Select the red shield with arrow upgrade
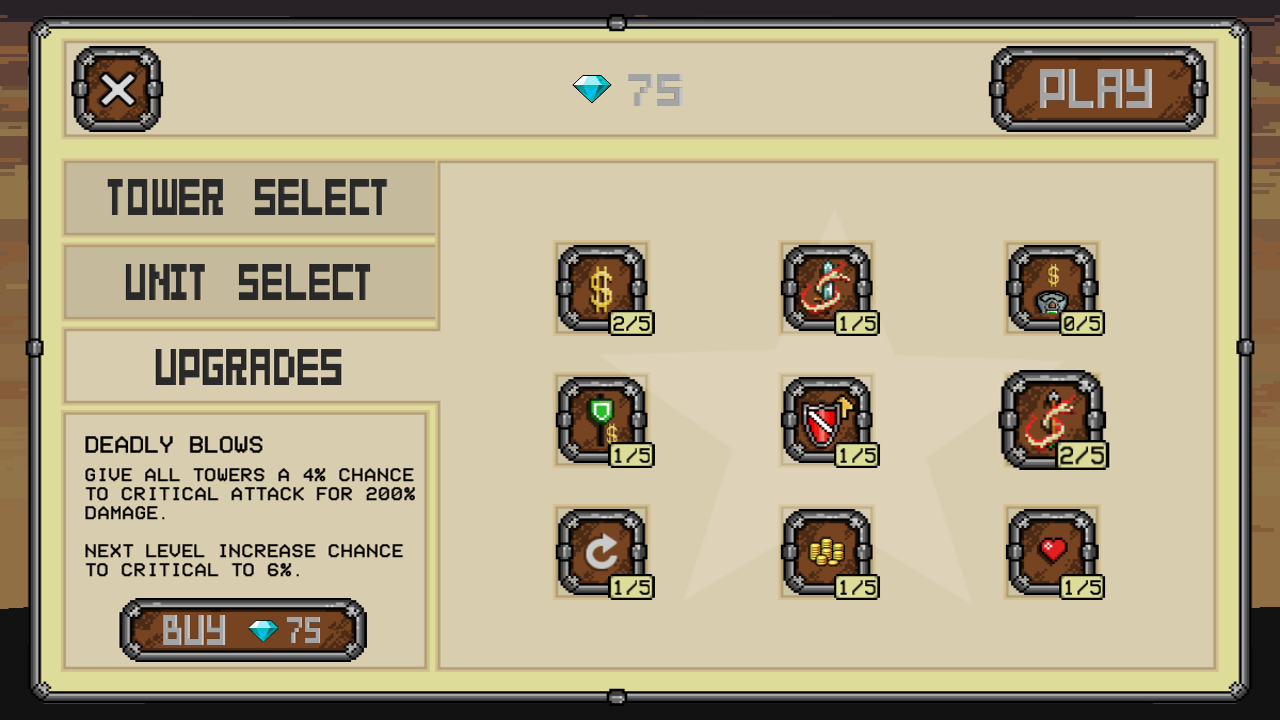This screenshot has height=720, width=1280. point(827,419)
